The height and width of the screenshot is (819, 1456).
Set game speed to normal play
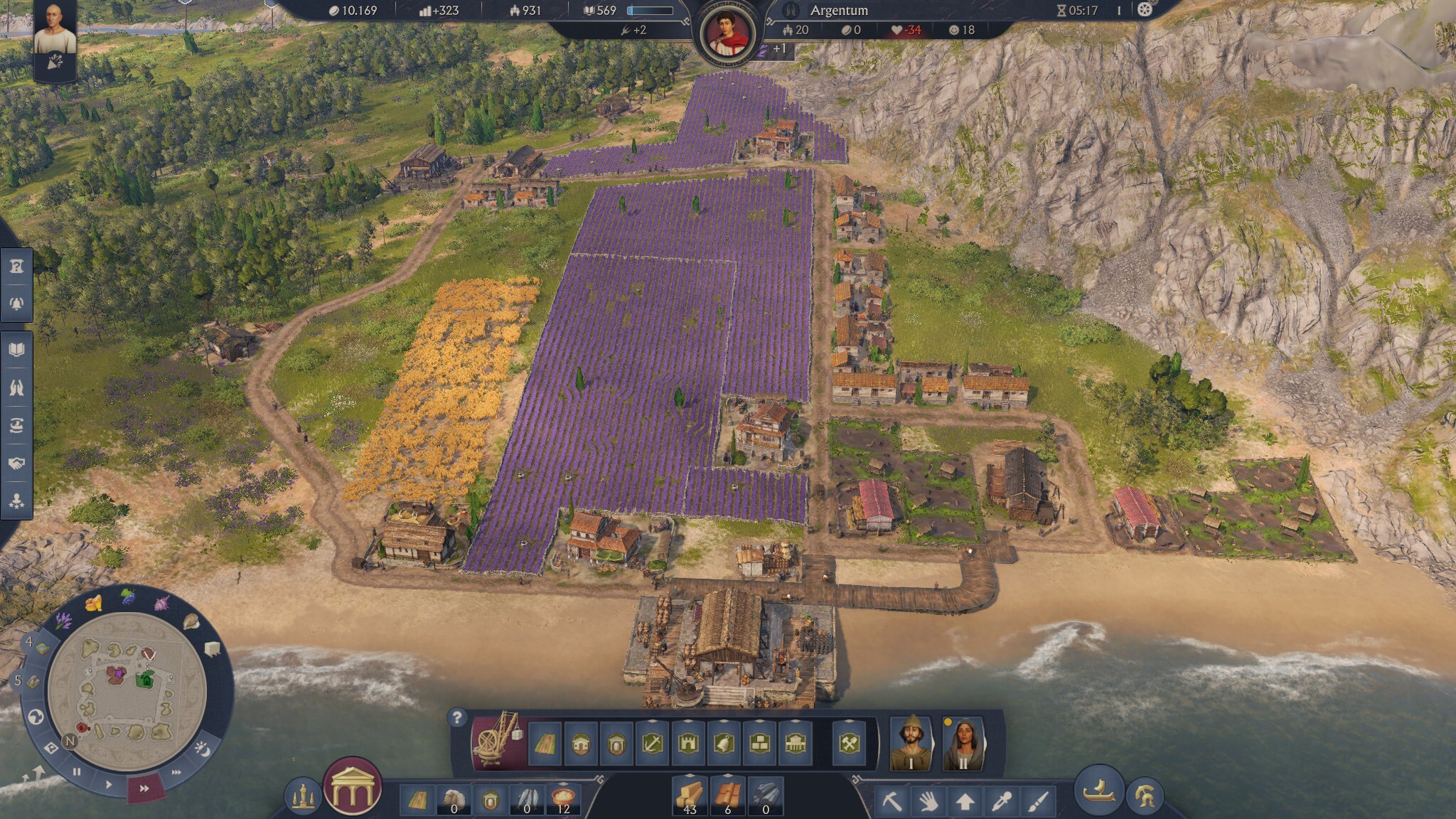[108, 783]
